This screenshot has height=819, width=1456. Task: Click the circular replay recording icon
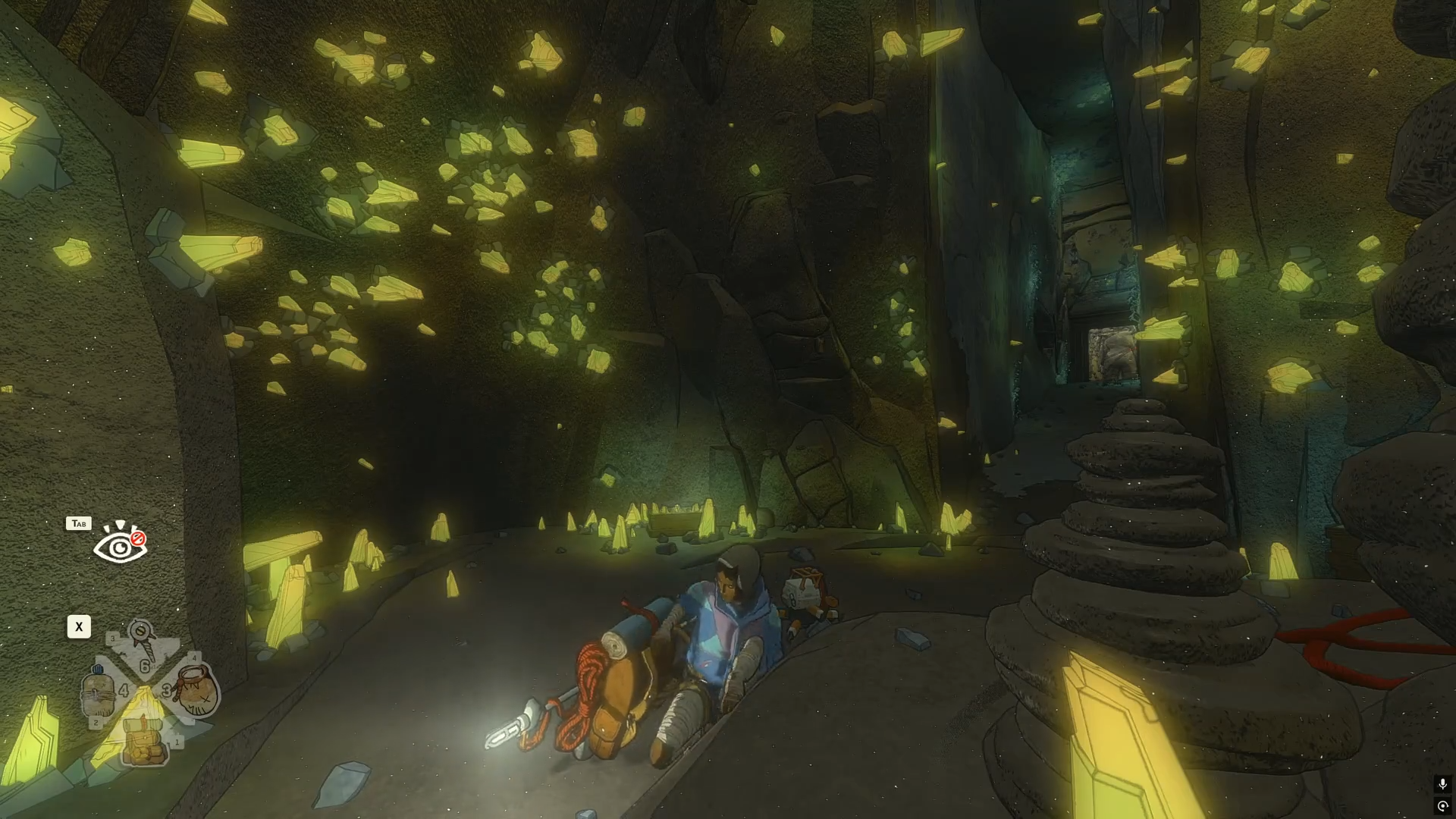point(1442,806)
